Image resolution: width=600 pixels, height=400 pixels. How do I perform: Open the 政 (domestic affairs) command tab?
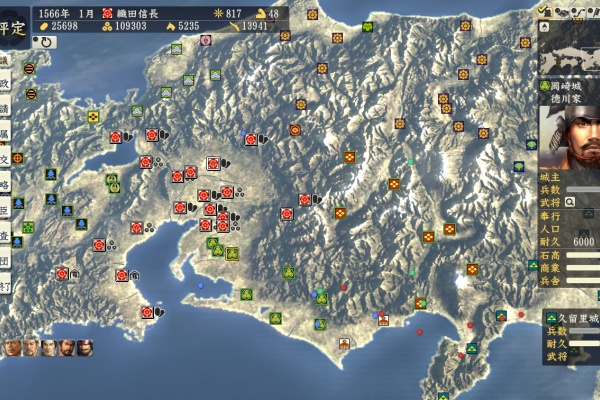(5, 84)
